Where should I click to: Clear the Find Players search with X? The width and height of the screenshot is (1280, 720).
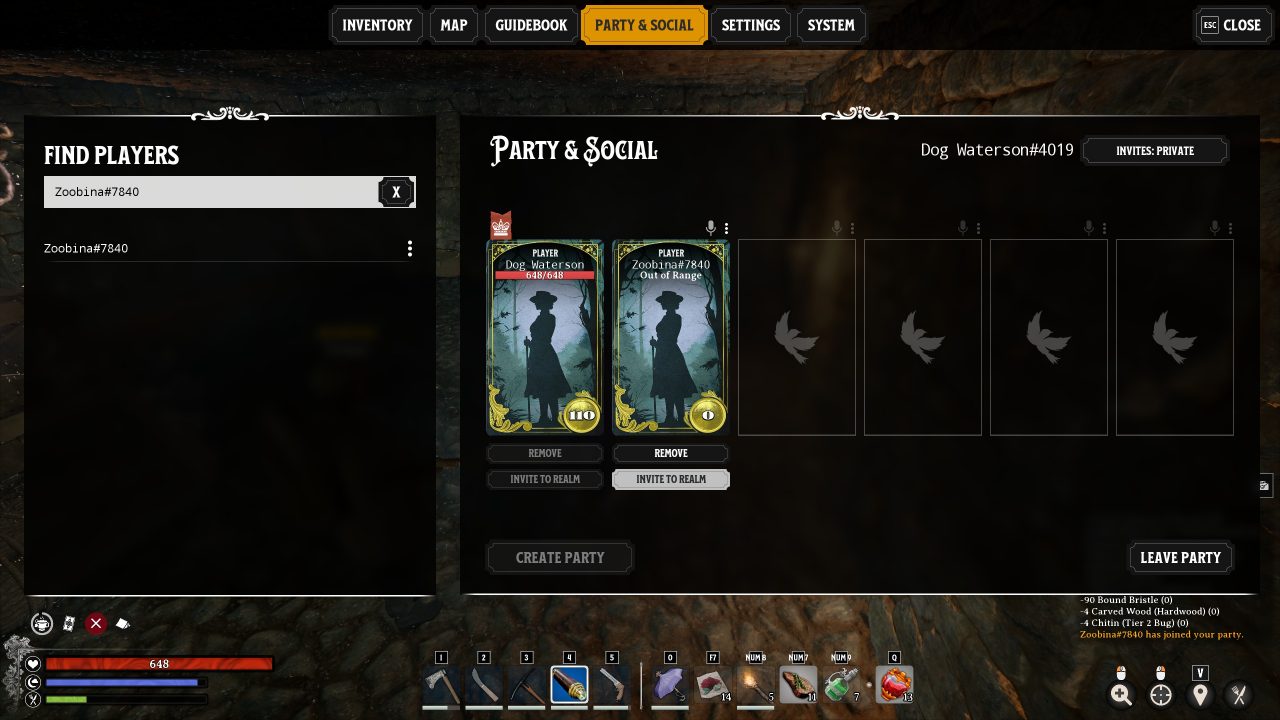(x=396, y=192)
